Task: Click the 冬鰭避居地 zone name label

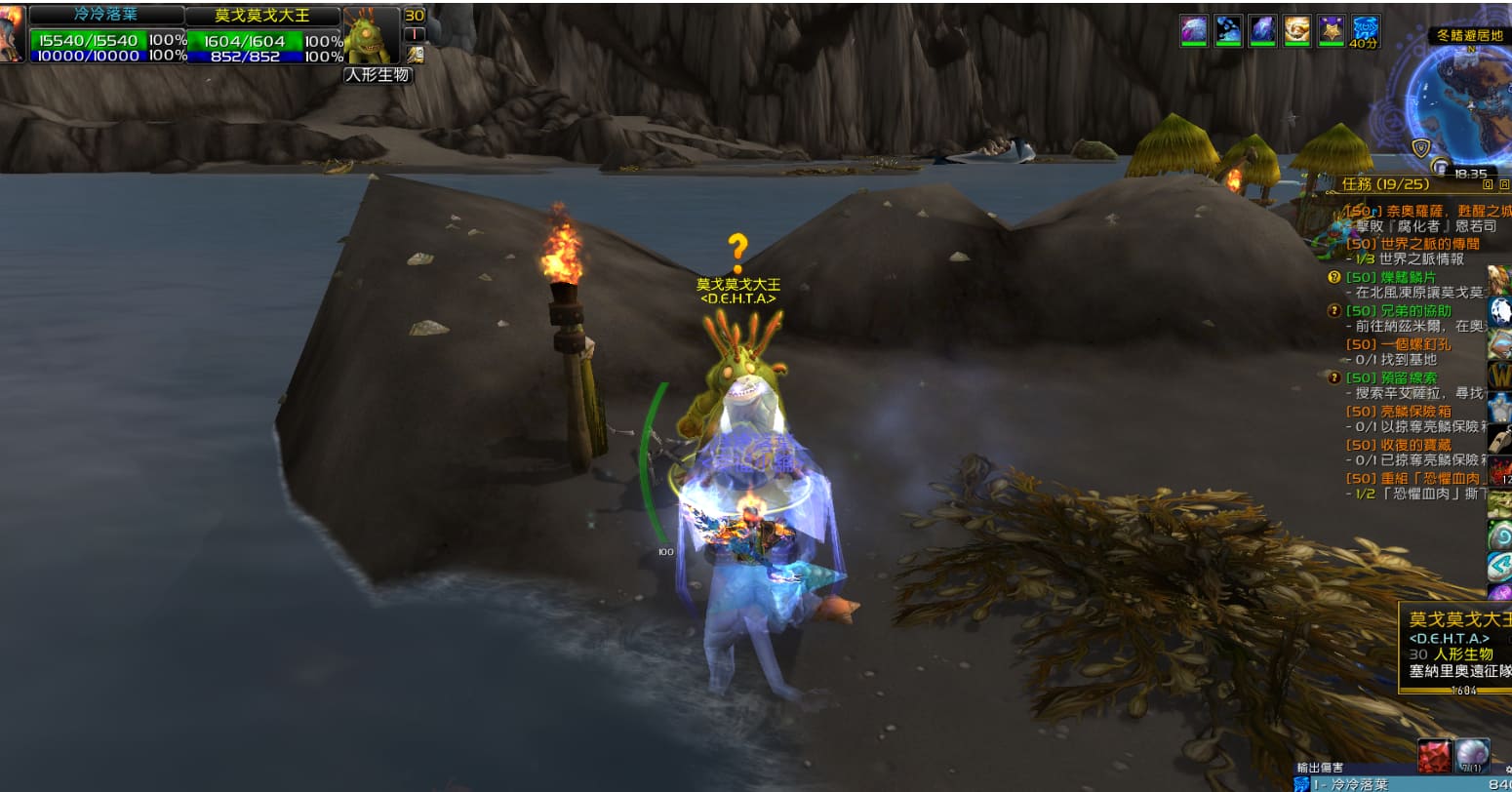Action: 1469,36
